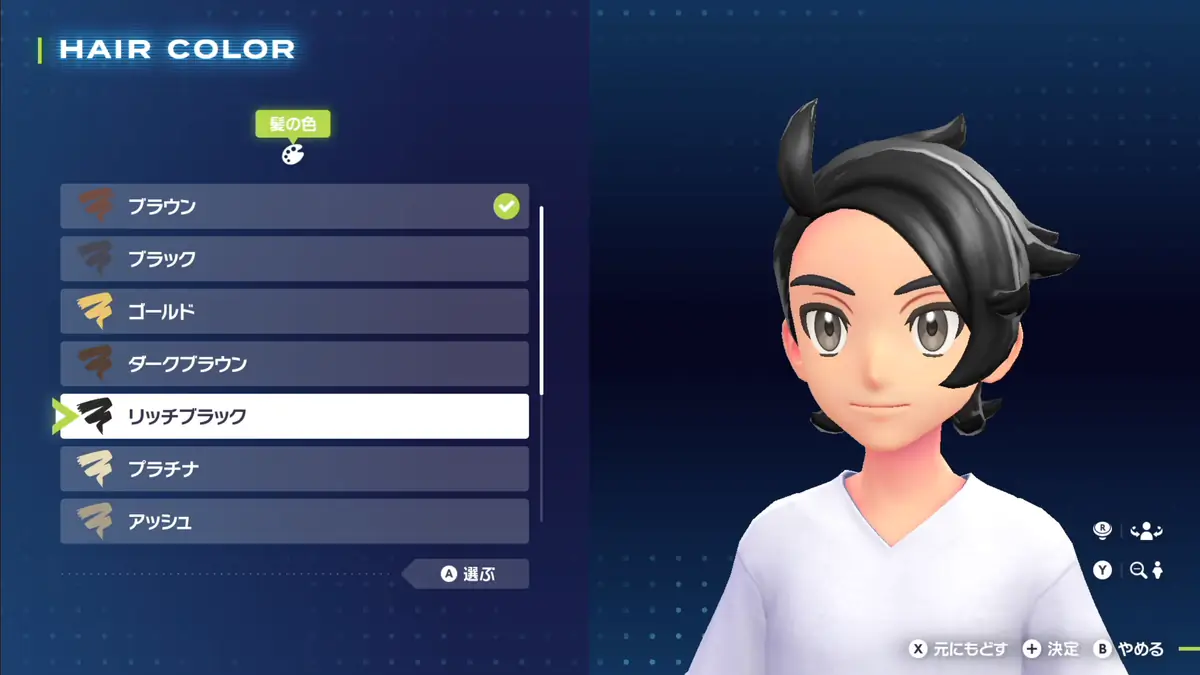Select the アッシュ hair color row

(294, 521)
